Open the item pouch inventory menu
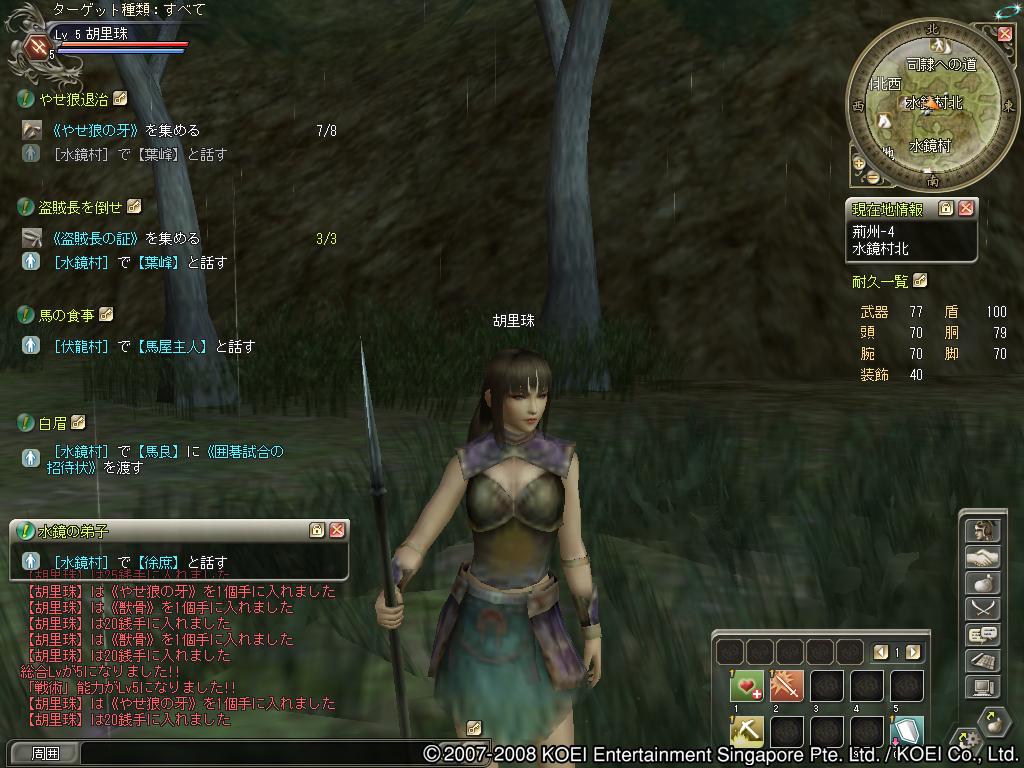The width and height of the screenshot is (1024, 768). [x=982, y=583]
